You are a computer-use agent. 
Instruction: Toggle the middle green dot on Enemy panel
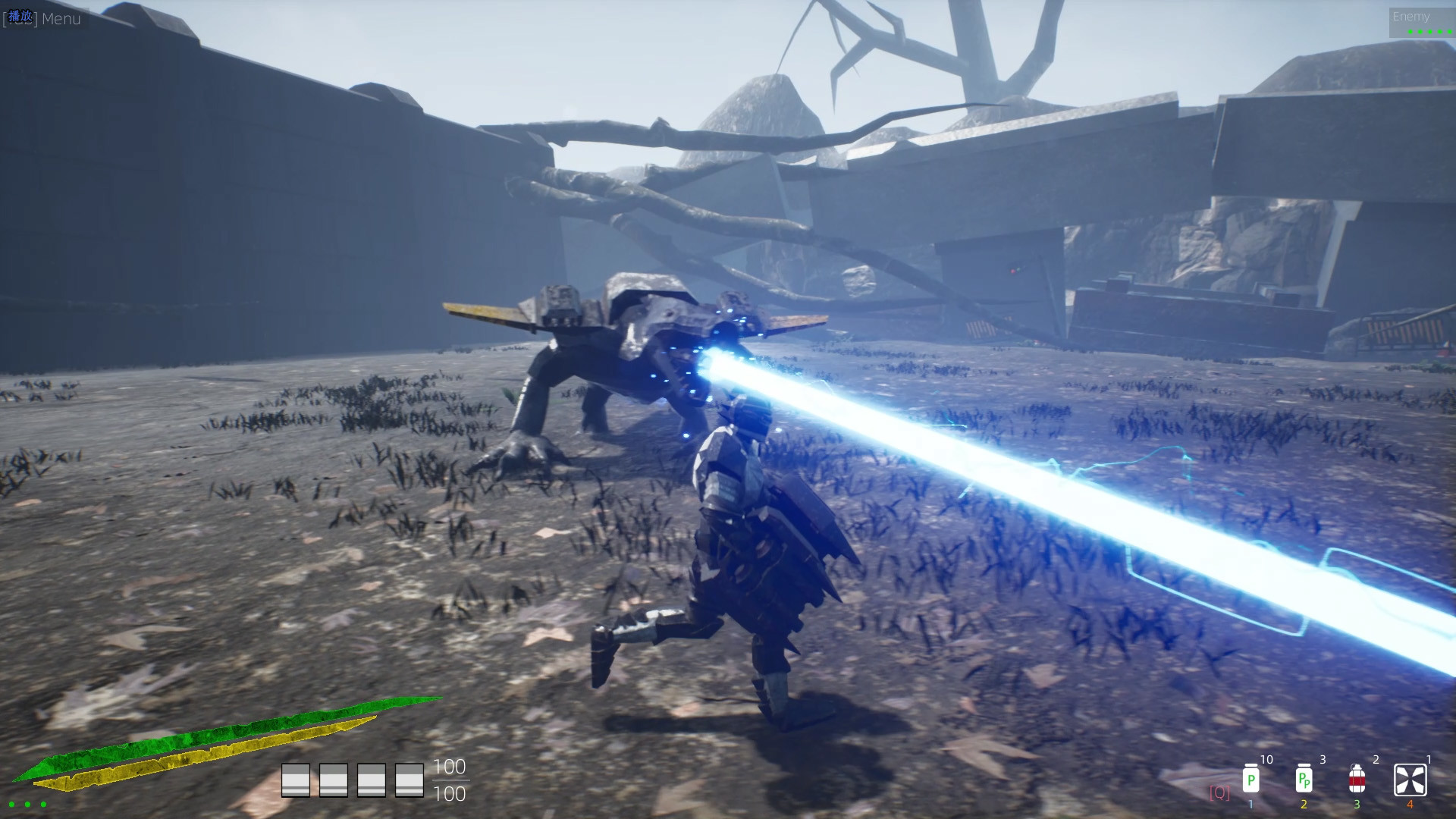coord(1429,32)
